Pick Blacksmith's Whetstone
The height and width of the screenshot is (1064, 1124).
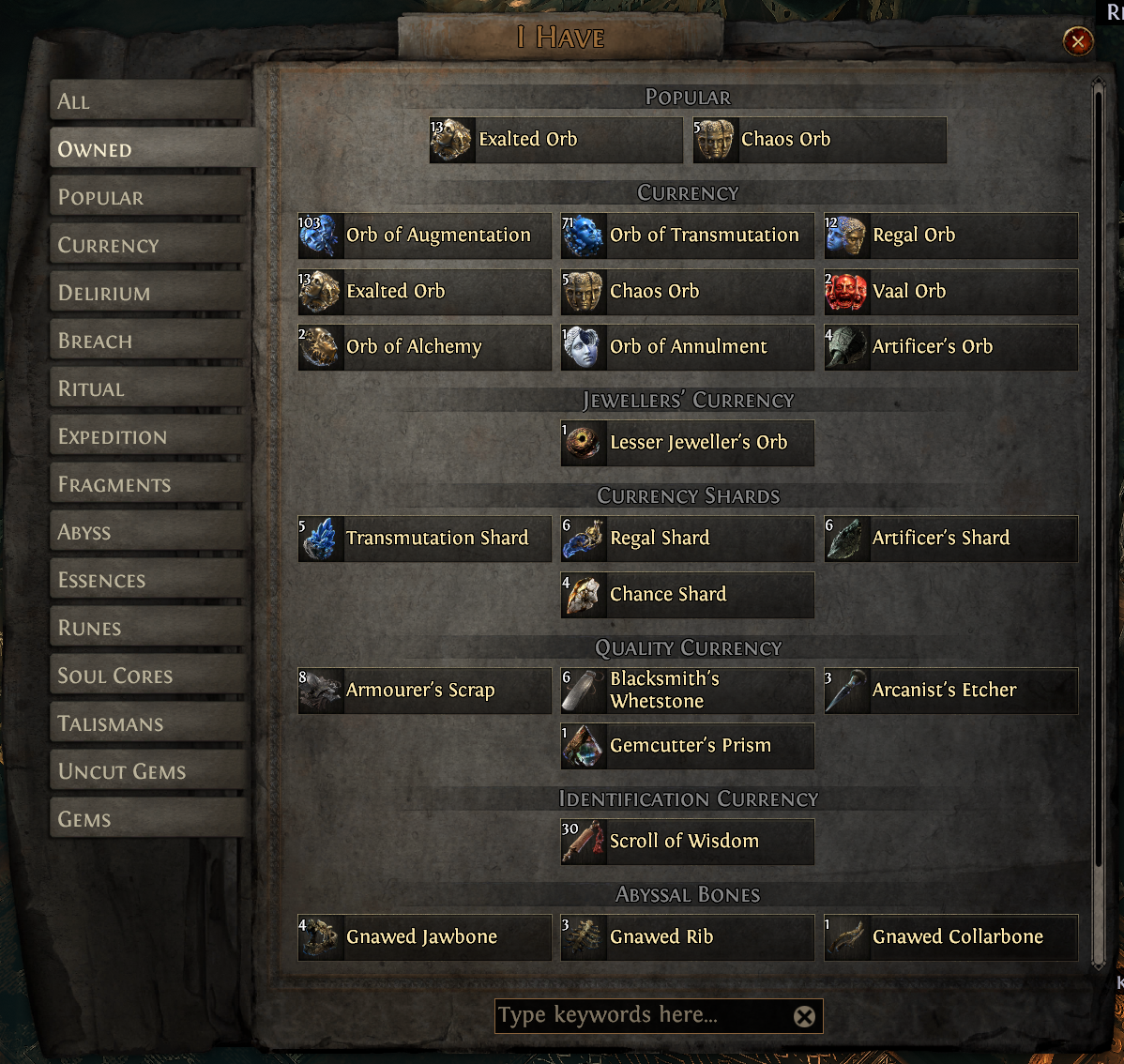tap(688, 691)
